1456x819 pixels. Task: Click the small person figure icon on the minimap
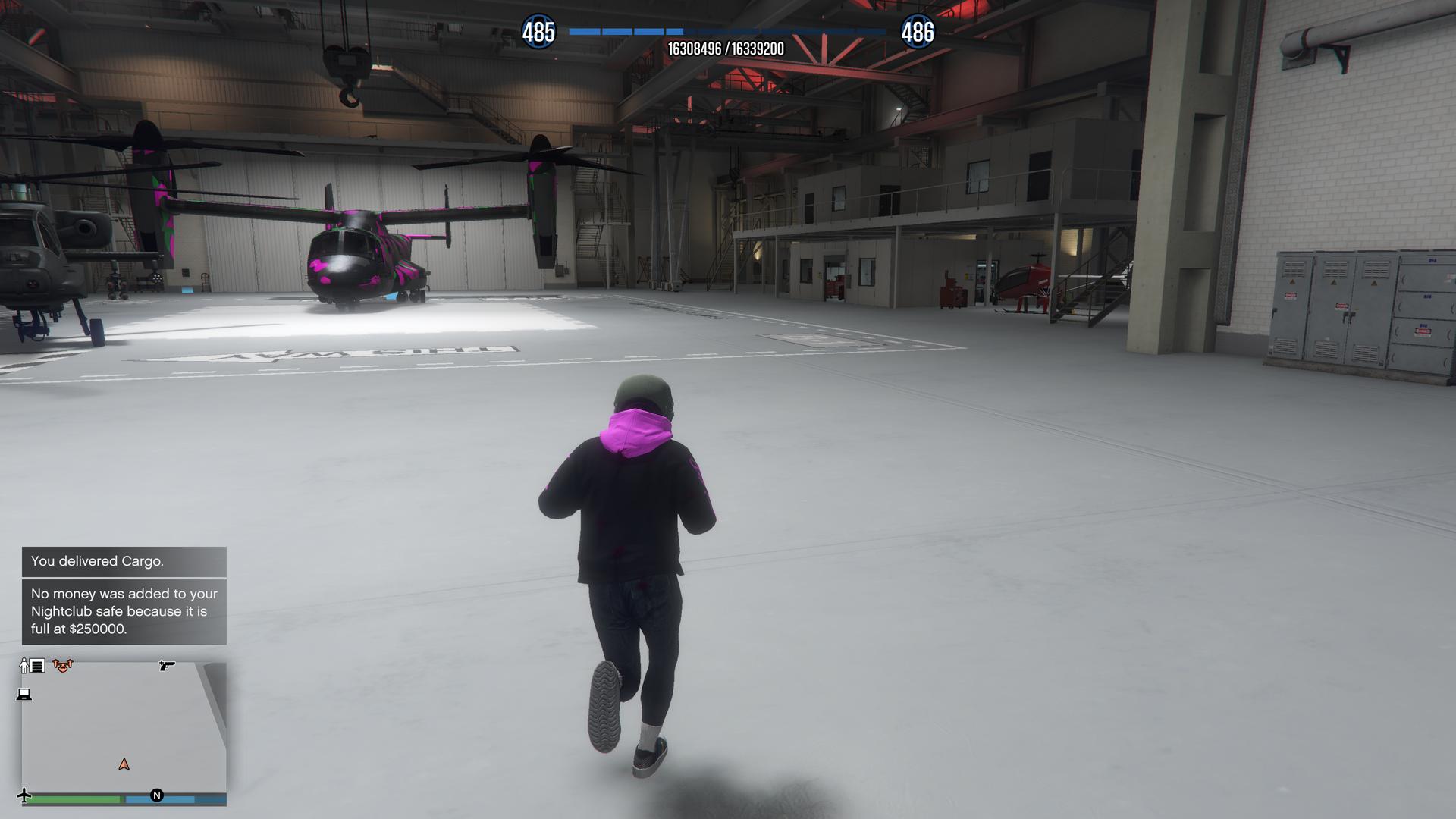pos(23,665)
